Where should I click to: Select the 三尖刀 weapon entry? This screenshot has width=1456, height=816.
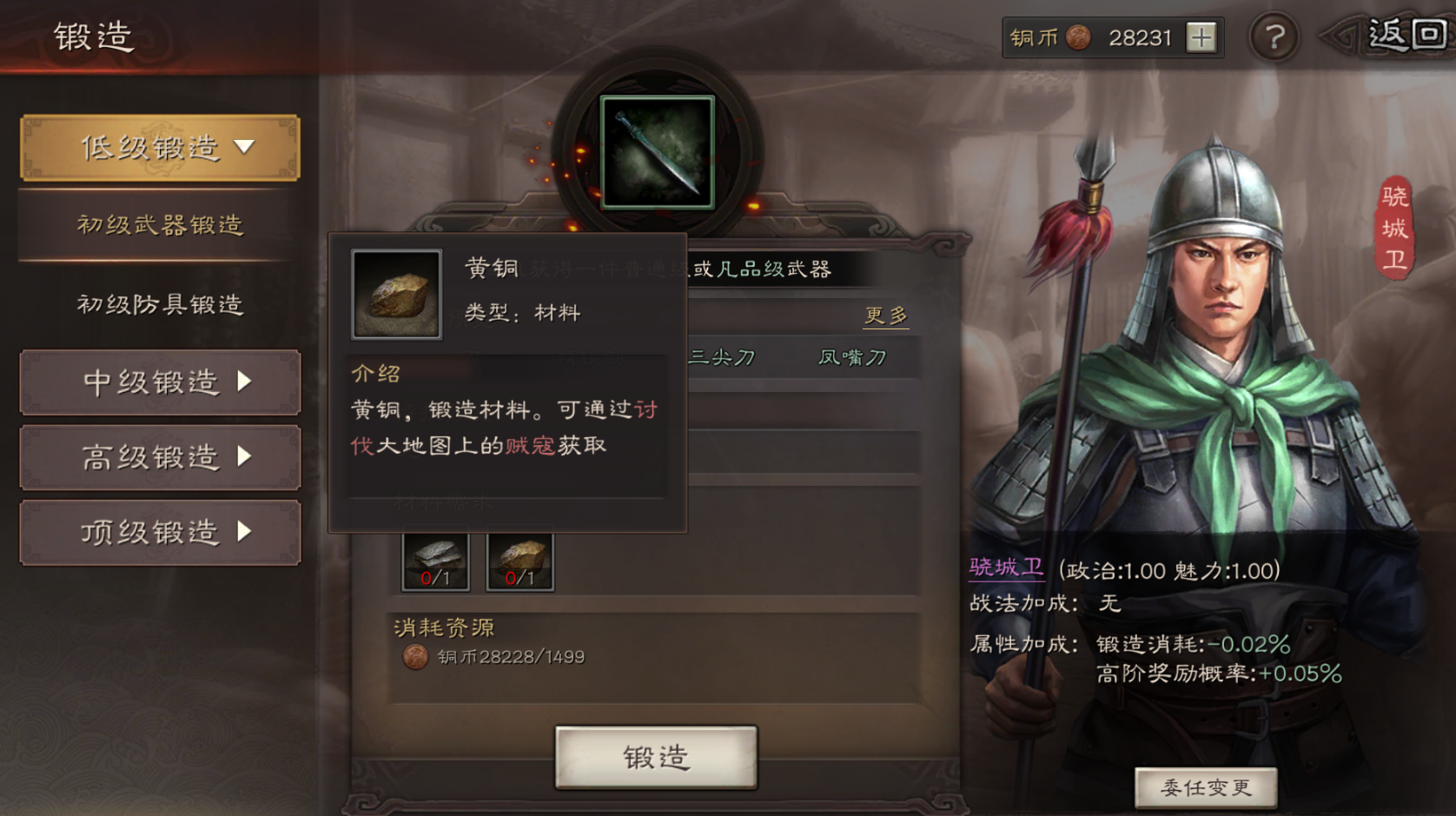click(x=722, y=357)
